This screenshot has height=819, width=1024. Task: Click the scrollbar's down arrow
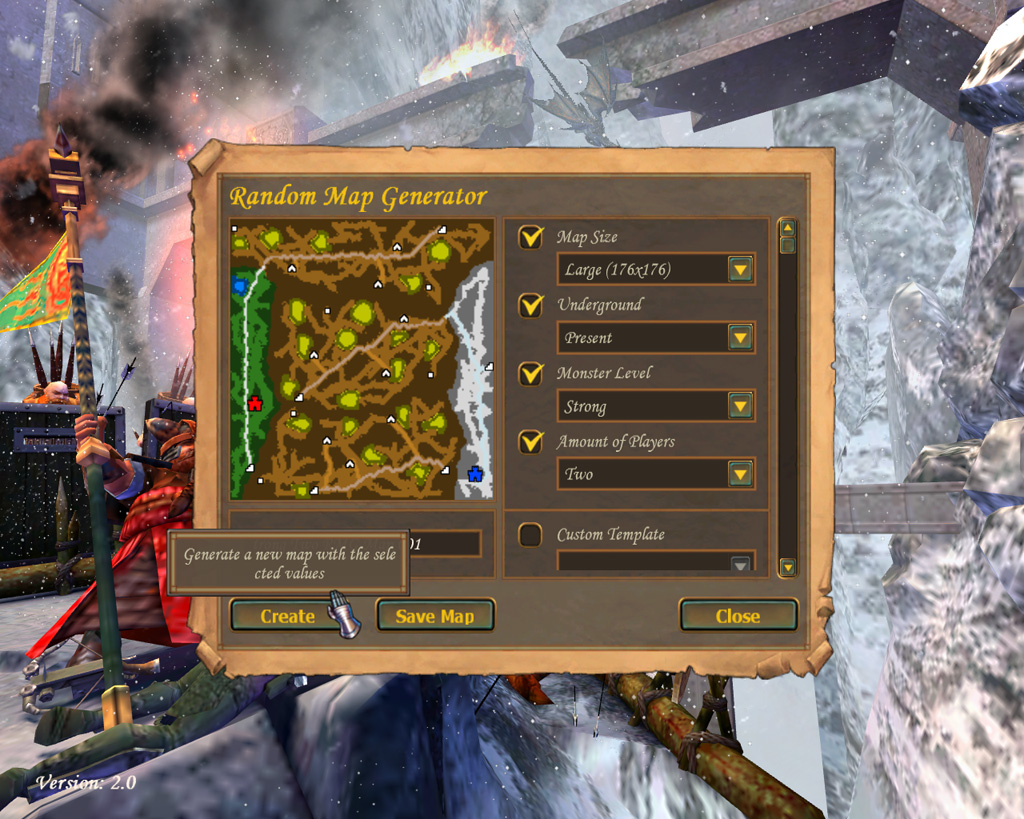pyautogui.click(x=787, y=567)
